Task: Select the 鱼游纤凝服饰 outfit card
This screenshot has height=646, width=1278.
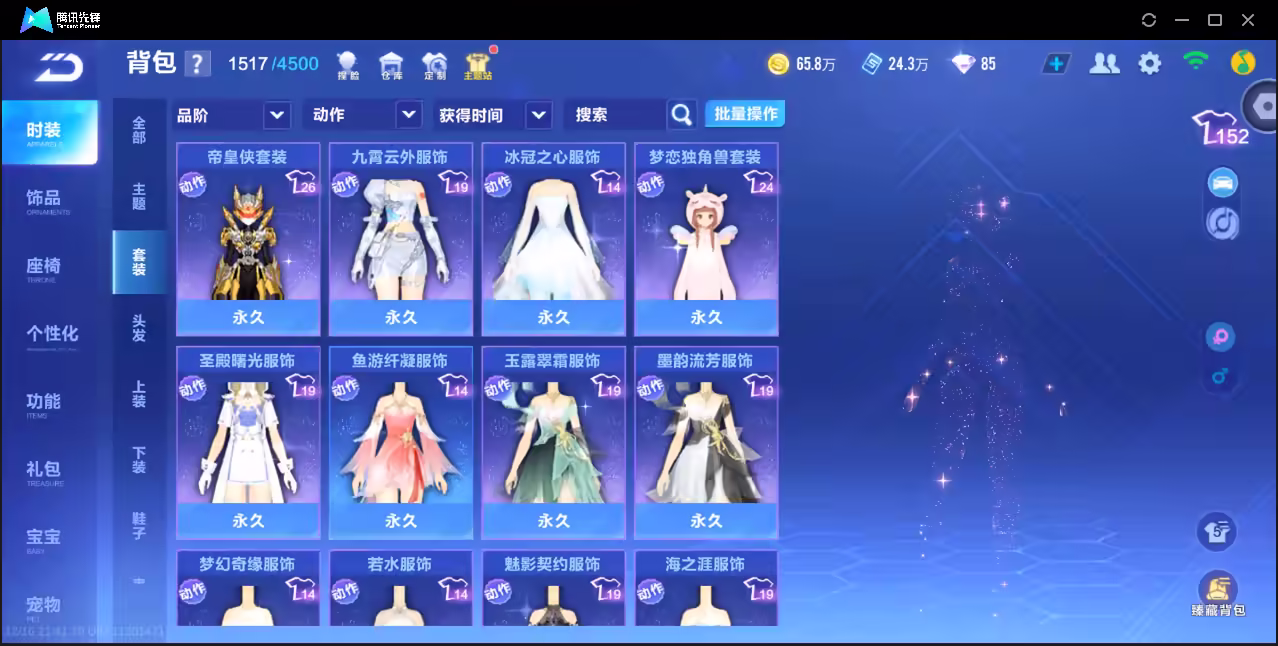Action: (400, 442)
